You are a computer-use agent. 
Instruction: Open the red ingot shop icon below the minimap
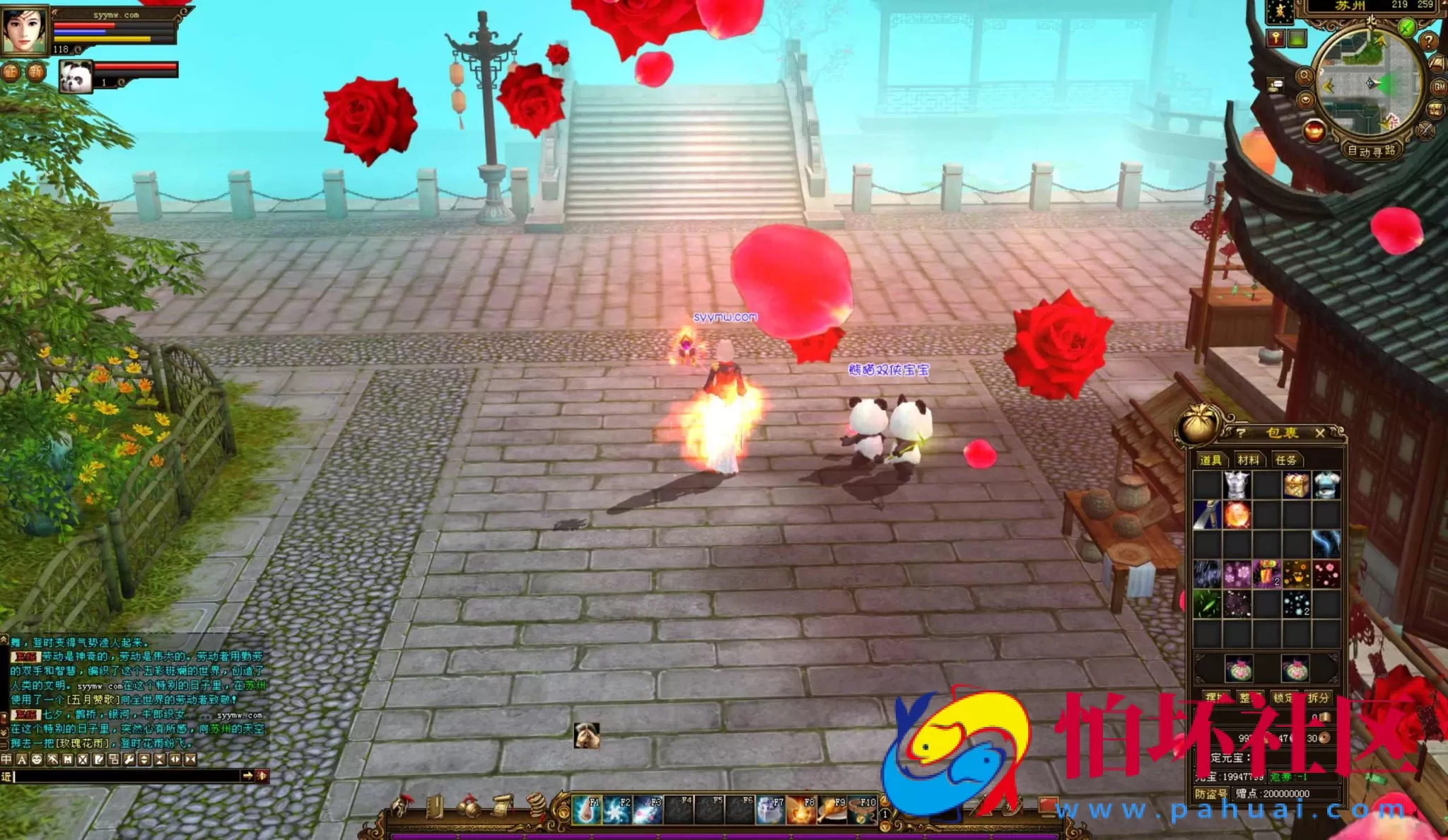point(1315,131)
